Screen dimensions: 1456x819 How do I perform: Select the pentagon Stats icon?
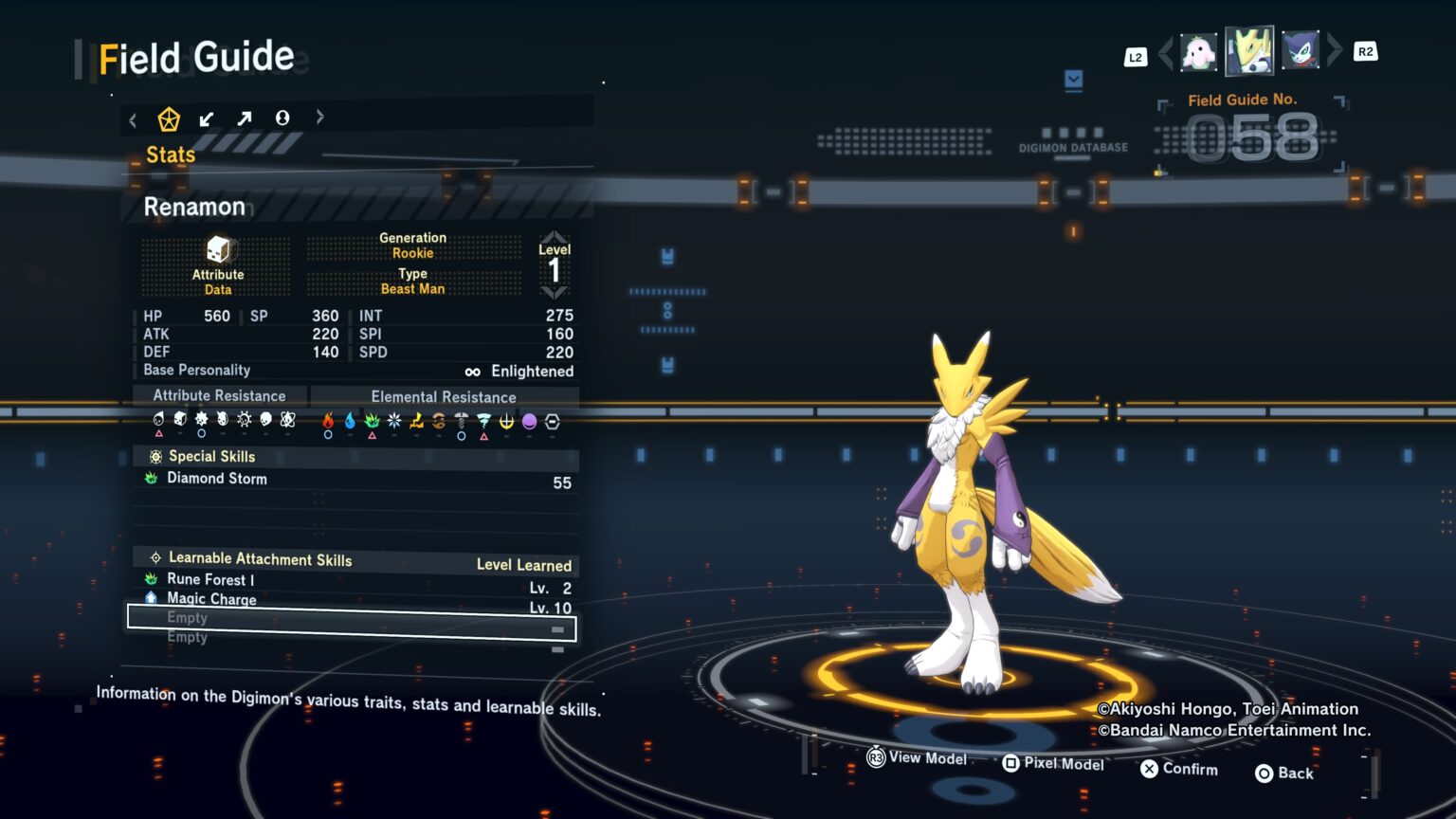coord(170,118)
